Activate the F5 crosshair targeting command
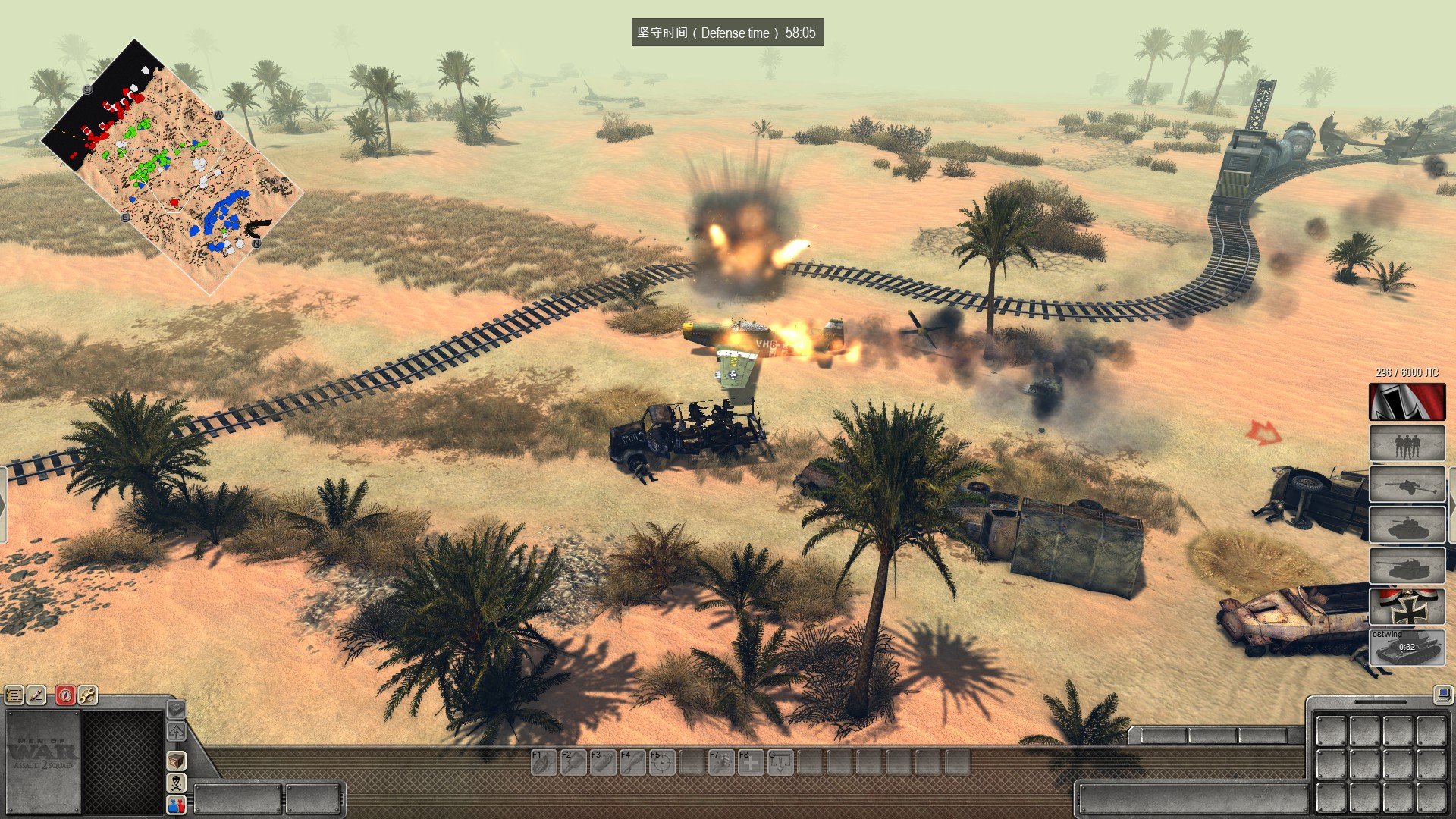1456x819 pixels. pyautogui.click(x=662, y=762)
